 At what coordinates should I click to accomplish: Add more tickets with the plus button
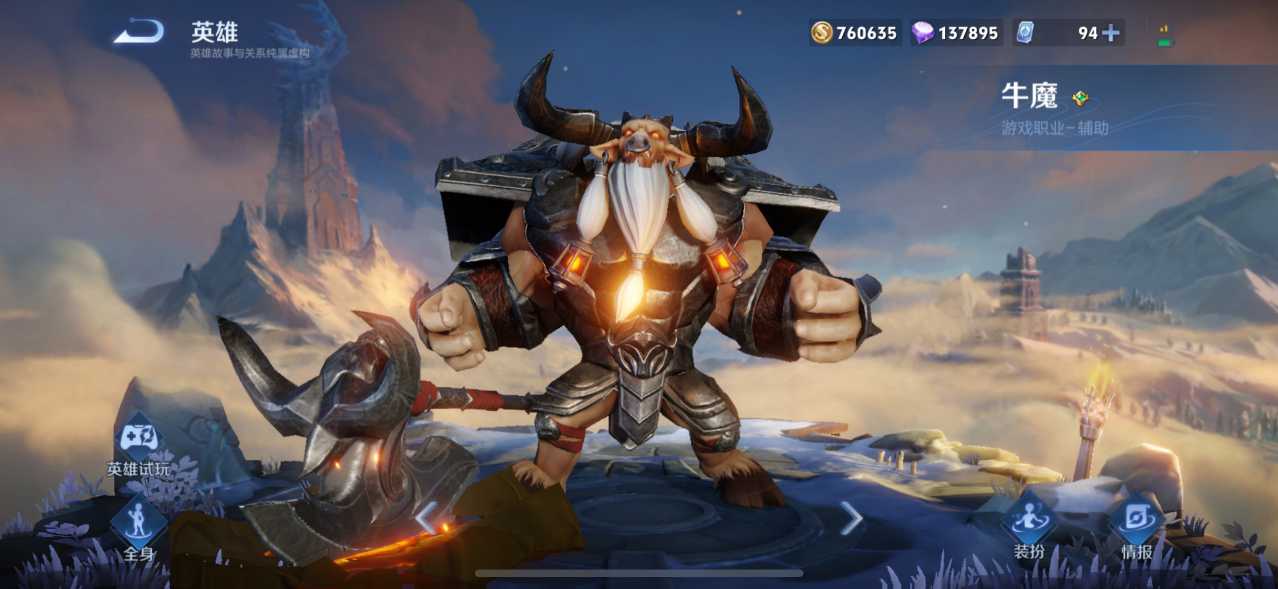1110,33
